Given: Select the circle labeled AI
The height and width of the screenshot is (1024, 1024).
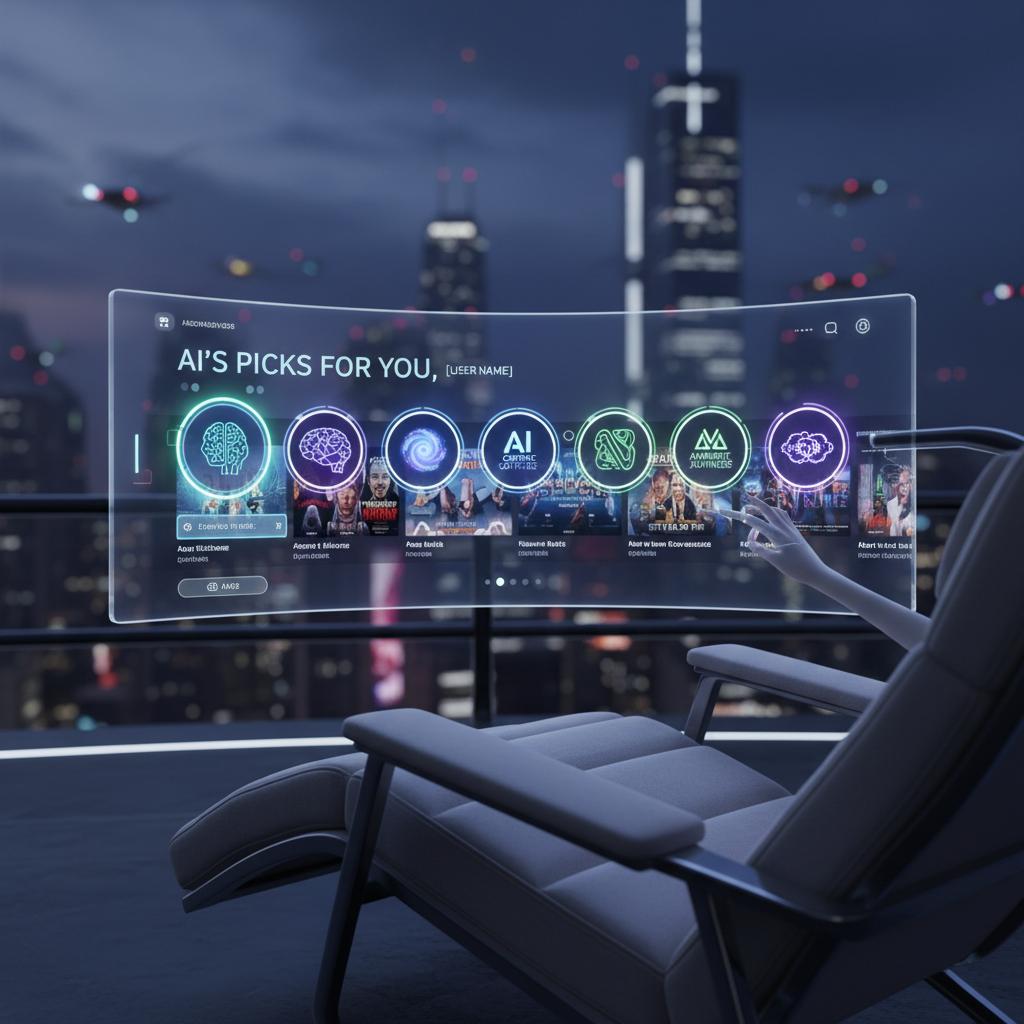Looking at the screenshot, I should click(518, 450).
